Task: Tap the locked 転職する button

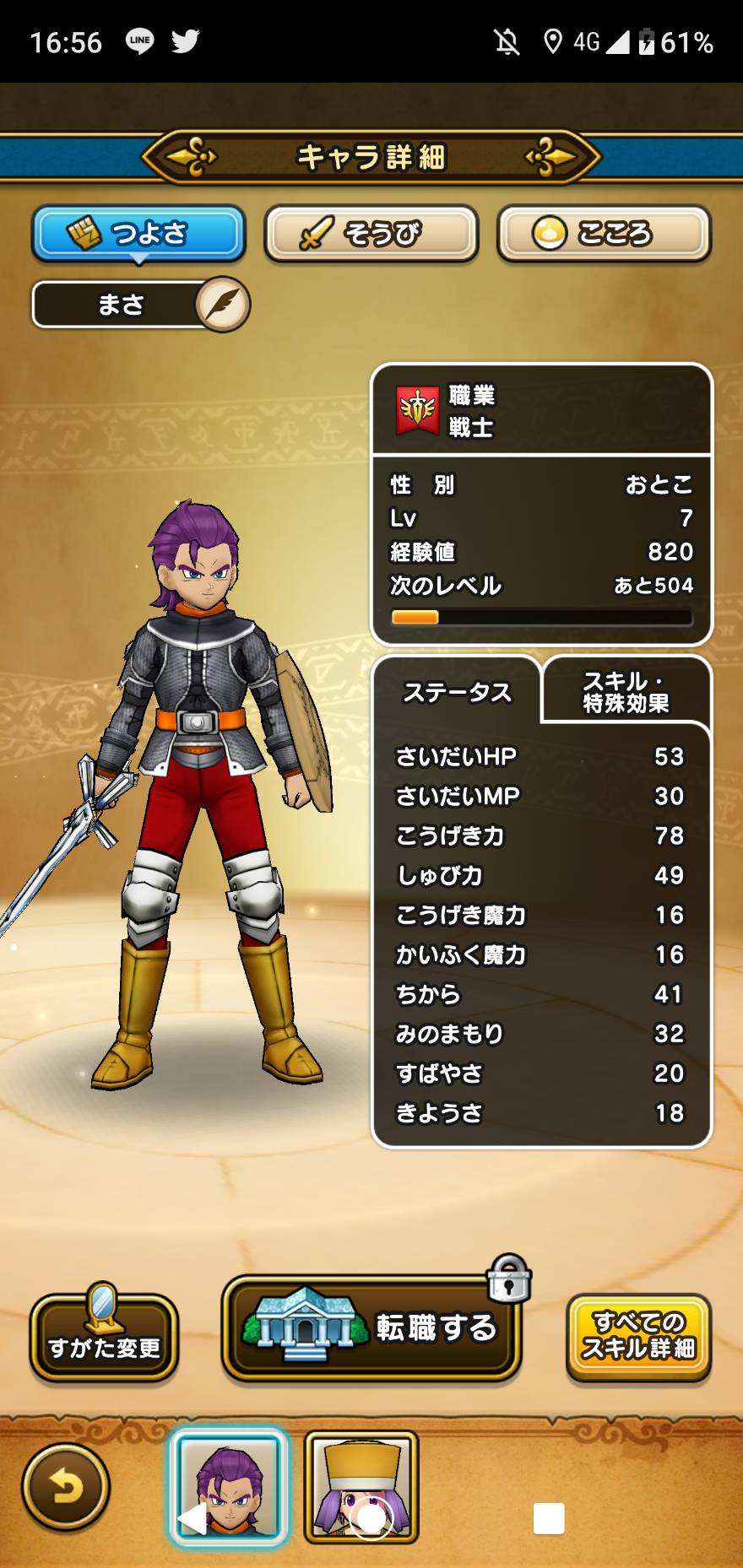Action: [x=371, y=1328]
